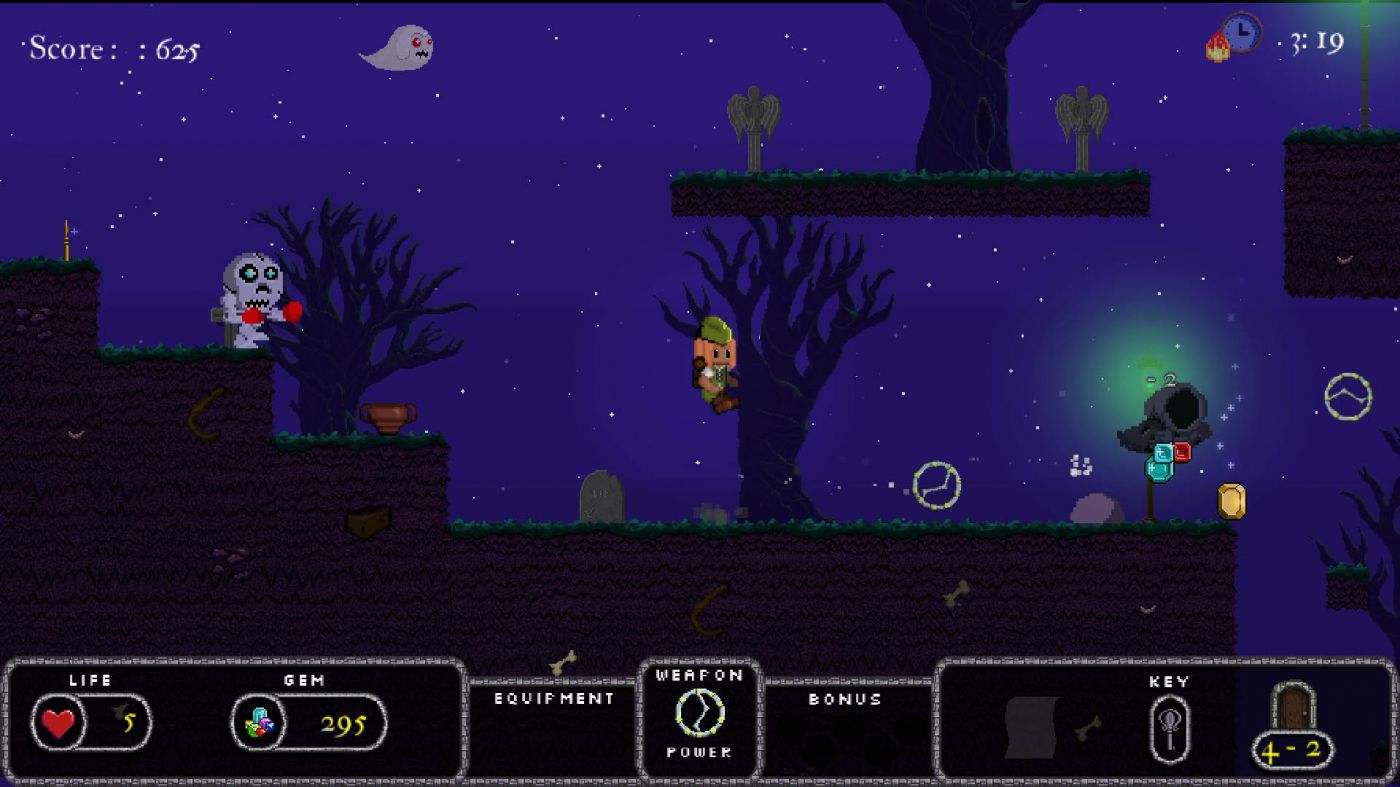This screenshot has width=1400, height=787.
Task: Select the gray scroll silhouette slot
Action: point(1031,727)
